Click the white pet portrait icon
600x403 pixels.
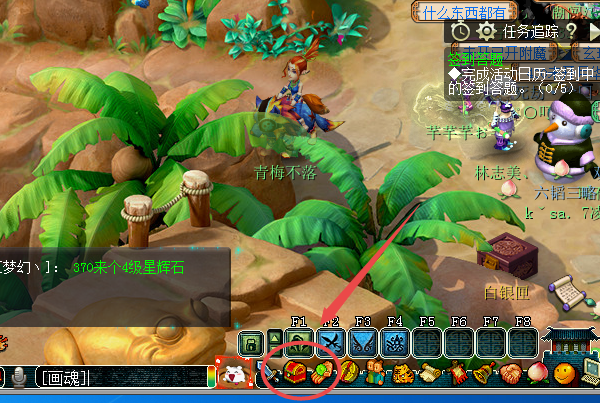coord(234,375)
